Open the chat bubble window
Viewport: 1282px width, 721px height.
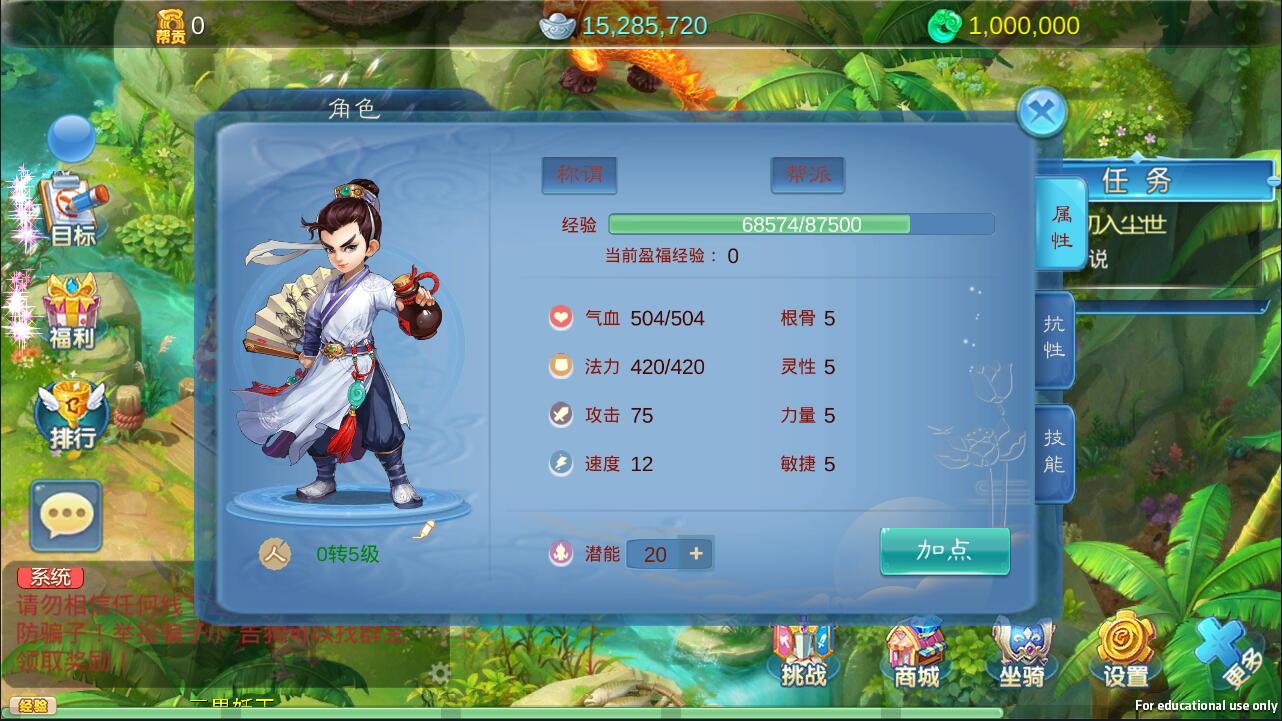click(x=66, y=516)
